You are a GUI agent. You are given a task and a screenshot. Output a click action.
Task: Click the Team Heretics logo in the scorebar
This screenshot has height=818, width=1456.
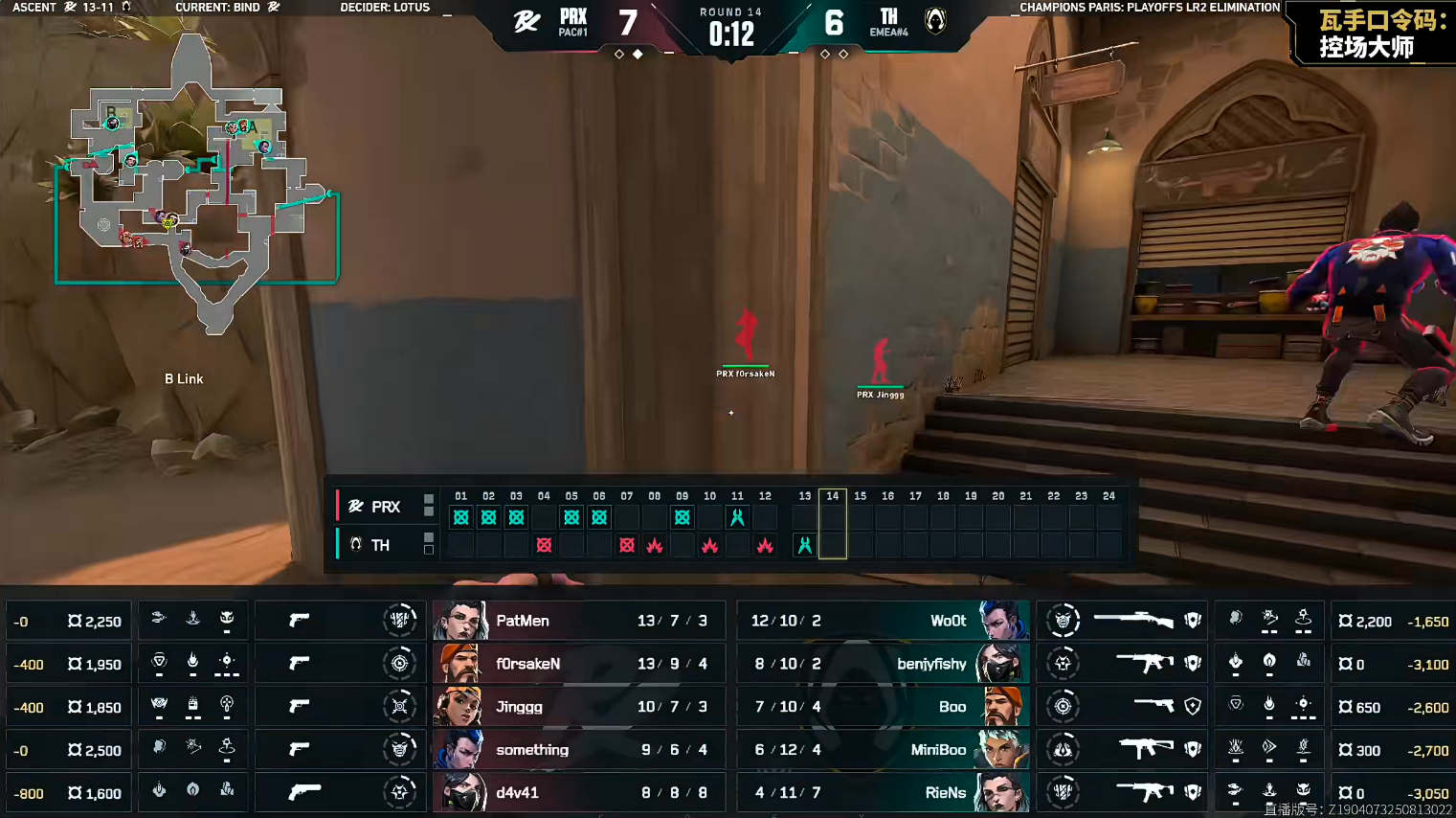point(935,21)
